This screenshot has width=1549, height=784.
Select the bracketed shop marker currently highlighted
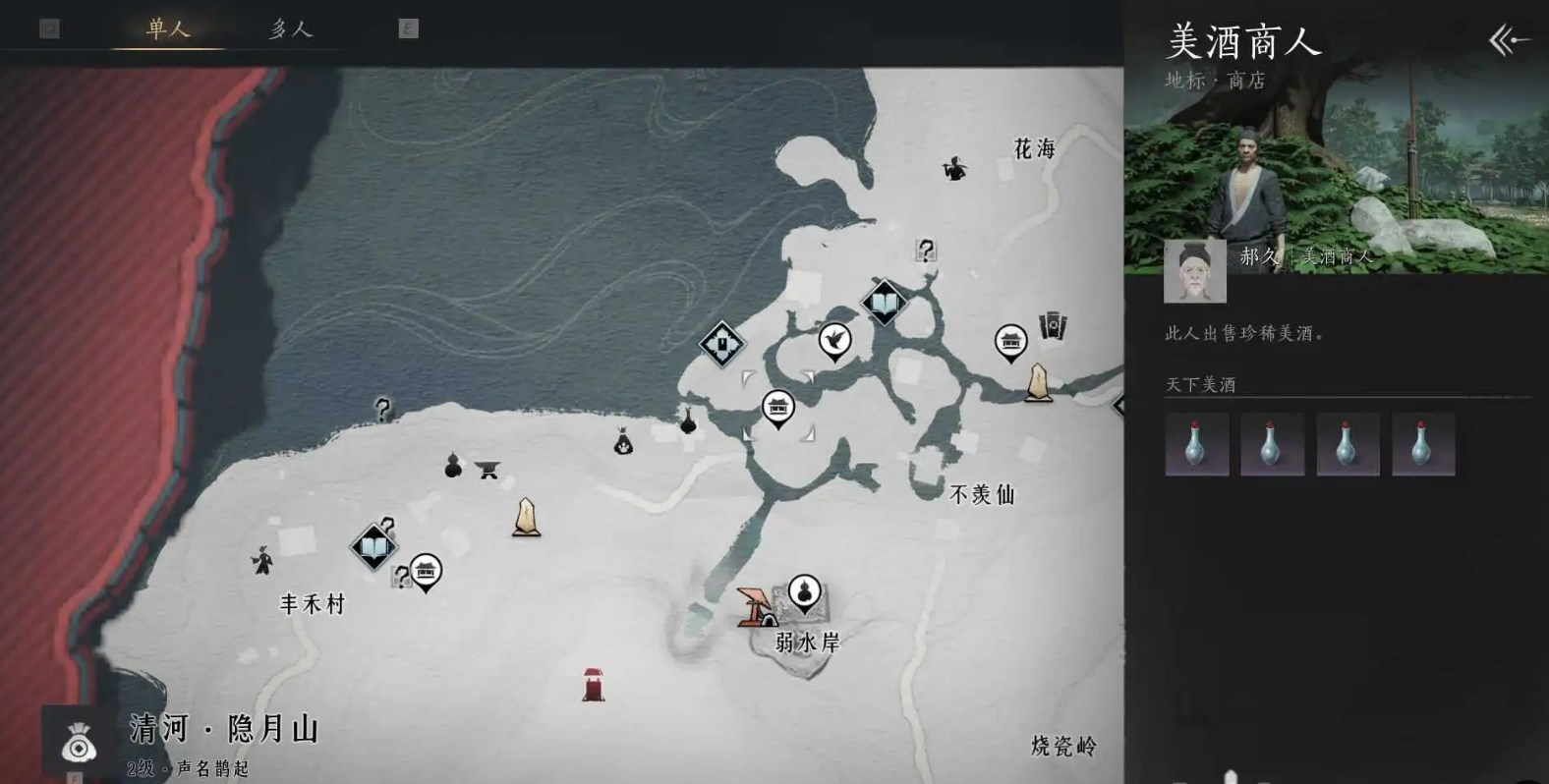(777, 406)
